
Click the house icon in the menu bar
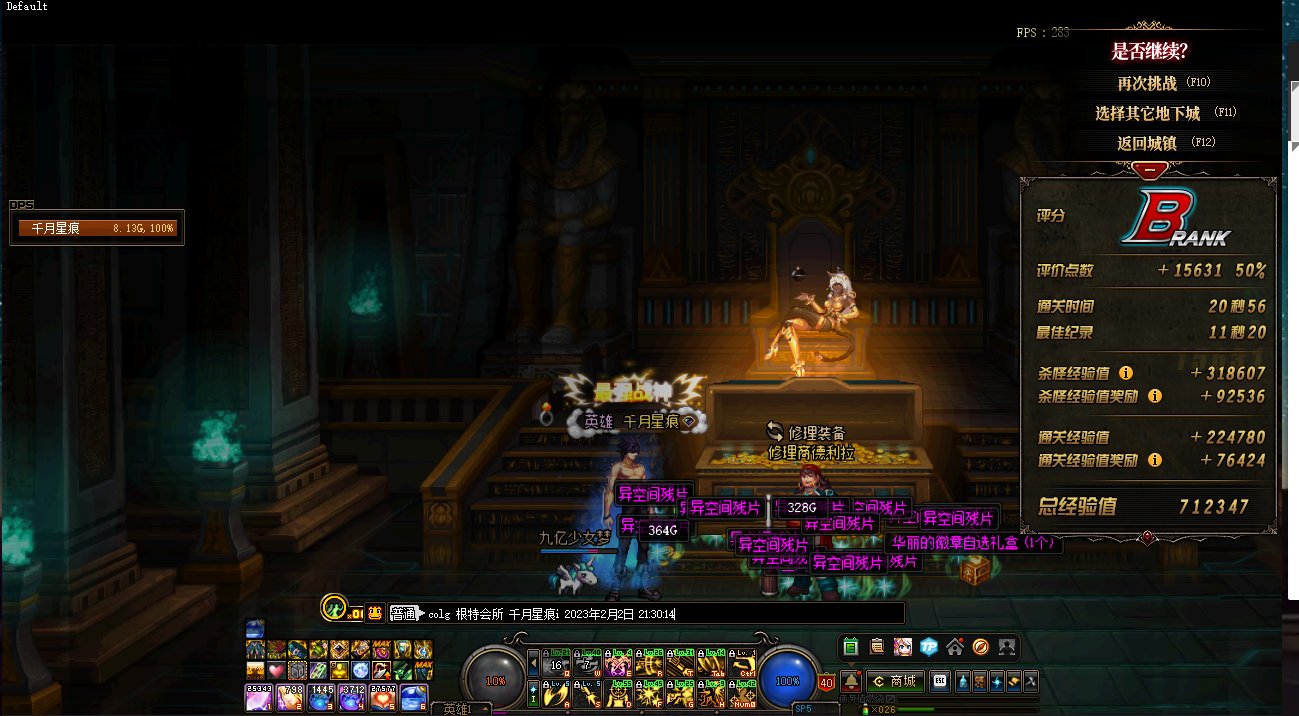coord(955,647)
